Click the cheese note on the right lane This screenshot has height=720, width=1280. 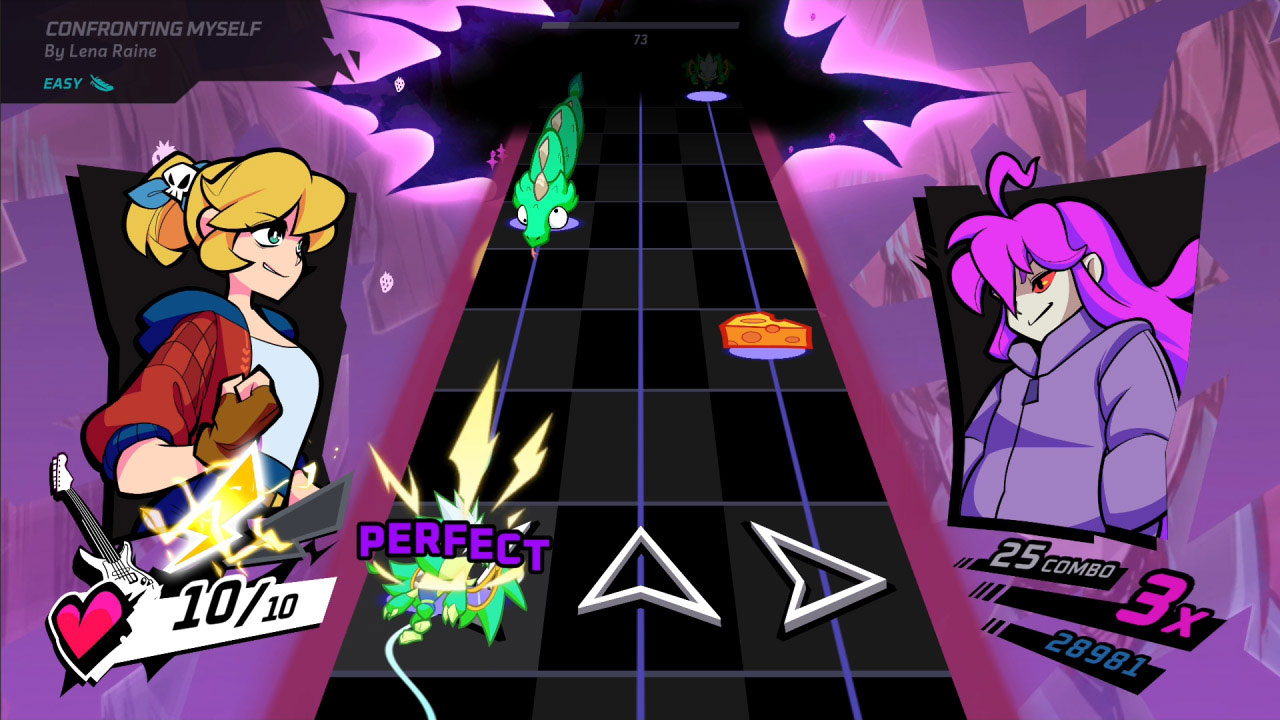745,331
